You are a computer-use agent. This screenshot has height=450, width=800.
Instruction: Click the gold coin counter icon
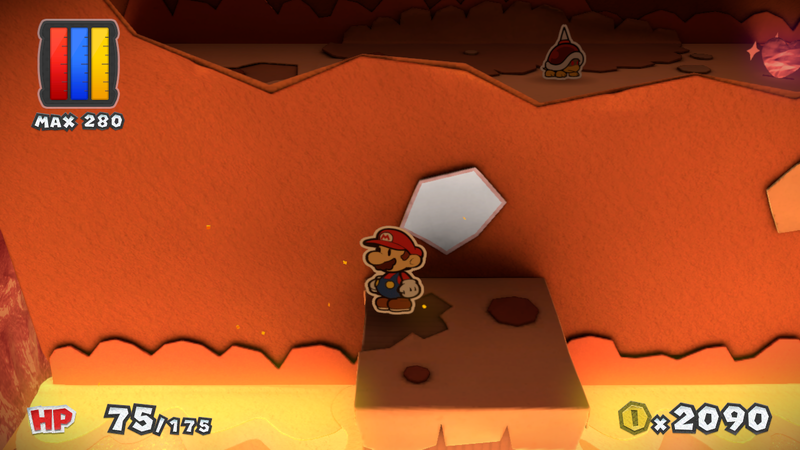(634, 417)
